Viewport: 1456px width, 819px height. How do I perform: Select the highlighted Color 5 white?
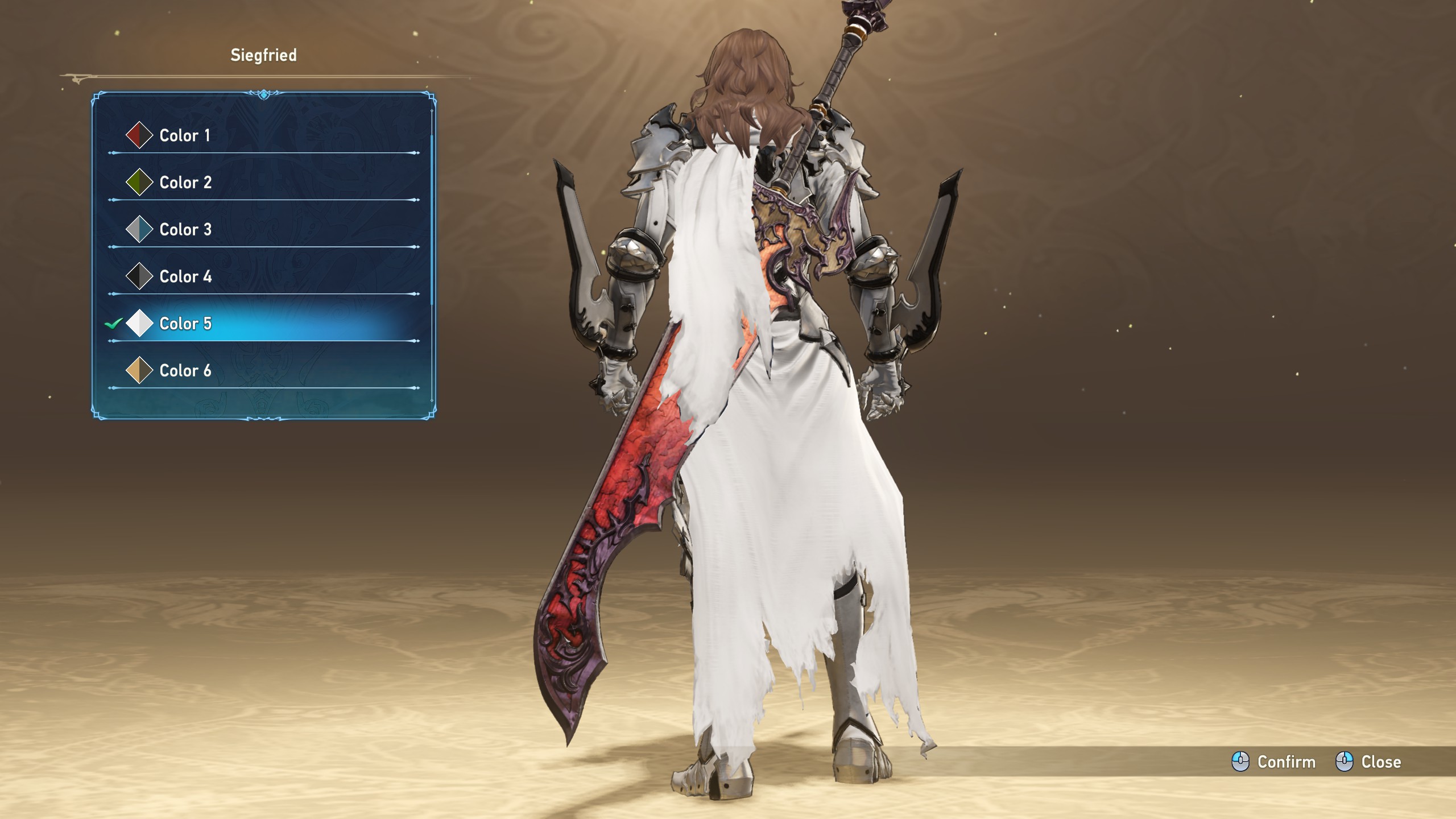click(x=185, y=324)
